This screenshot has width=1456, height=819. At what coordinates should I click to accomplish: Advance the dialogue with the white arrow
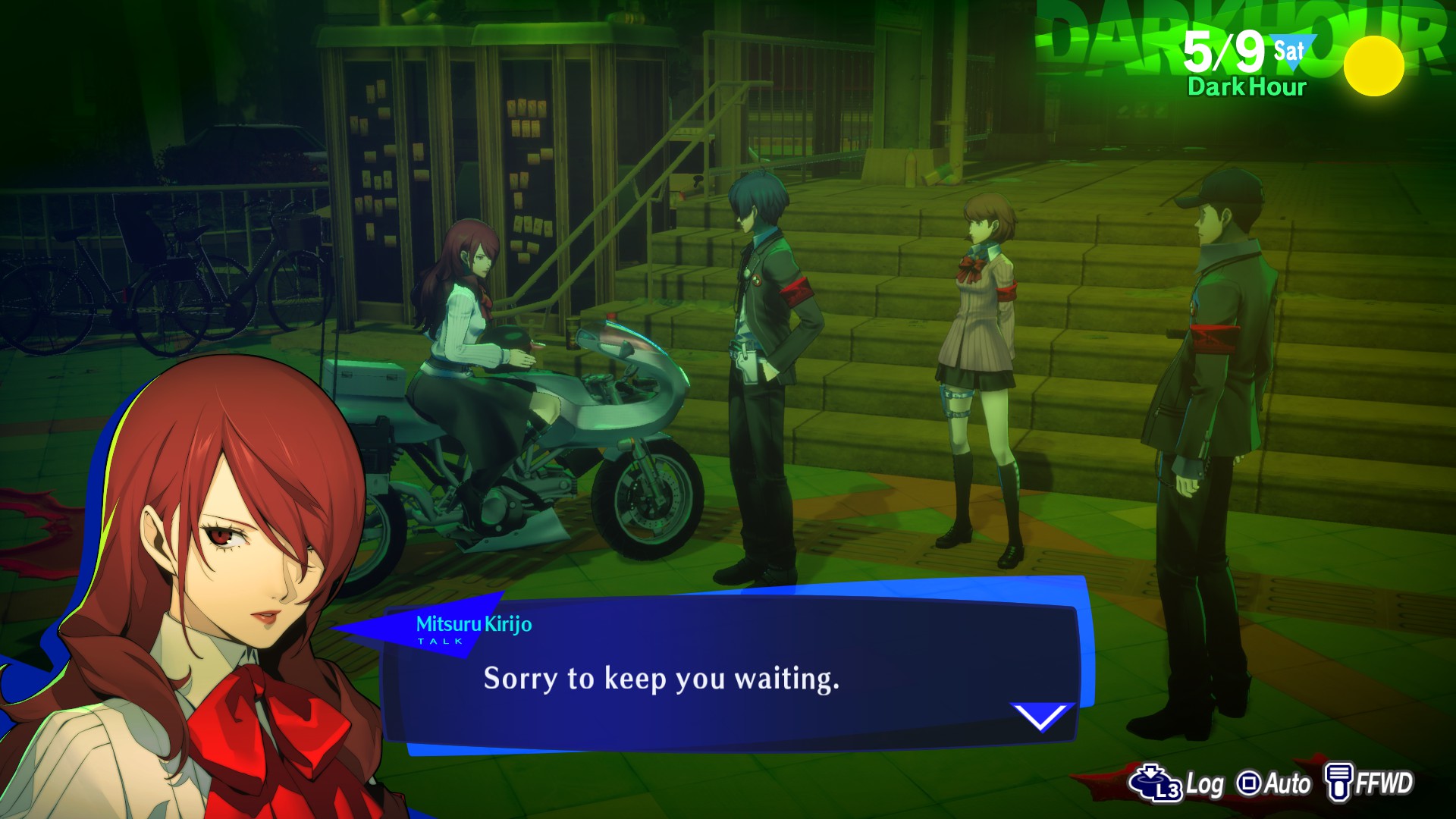coord(1041,717)
